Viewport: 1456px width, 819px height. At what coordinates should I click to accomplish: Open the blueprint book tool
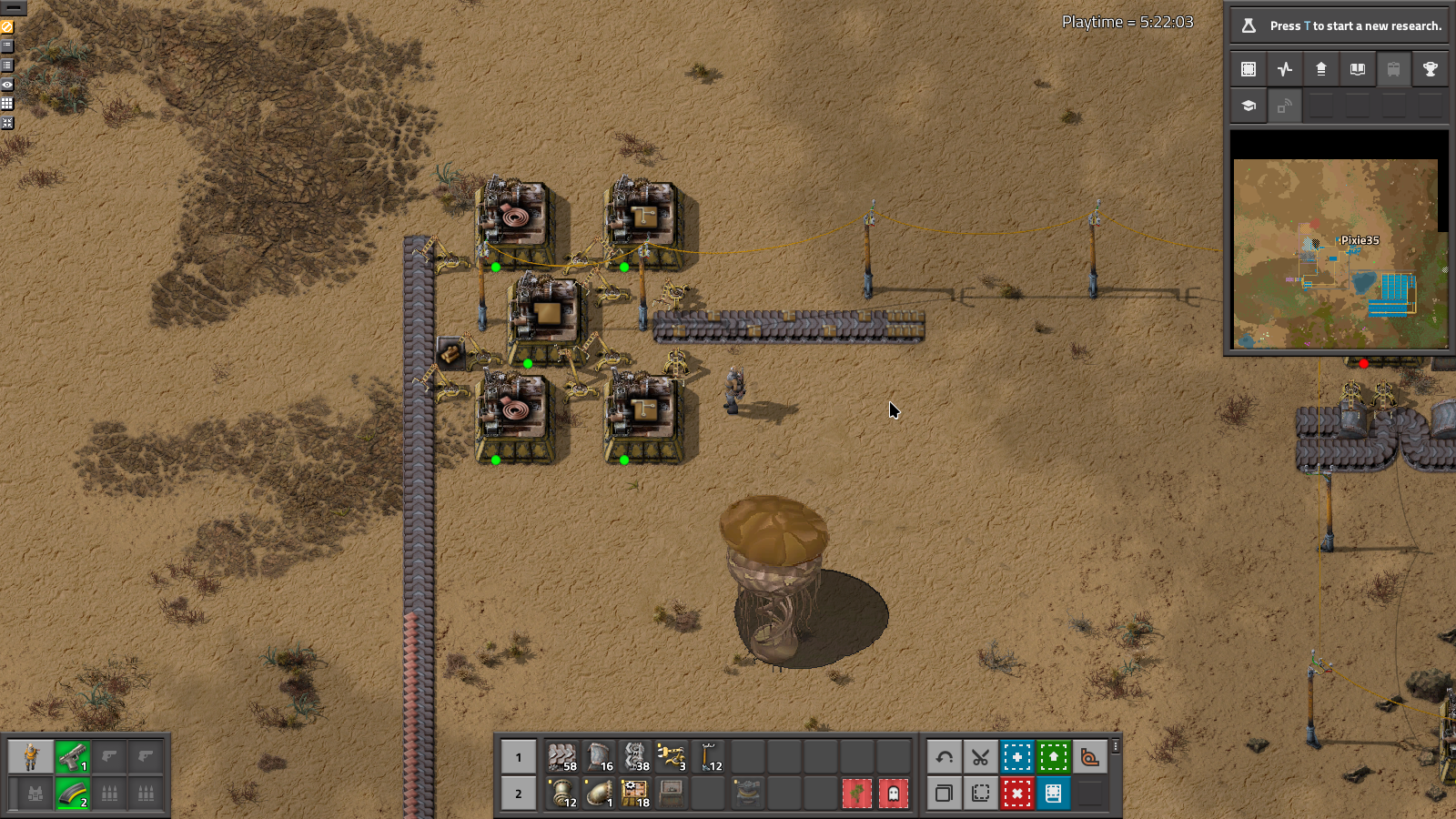pos(1053,794)
